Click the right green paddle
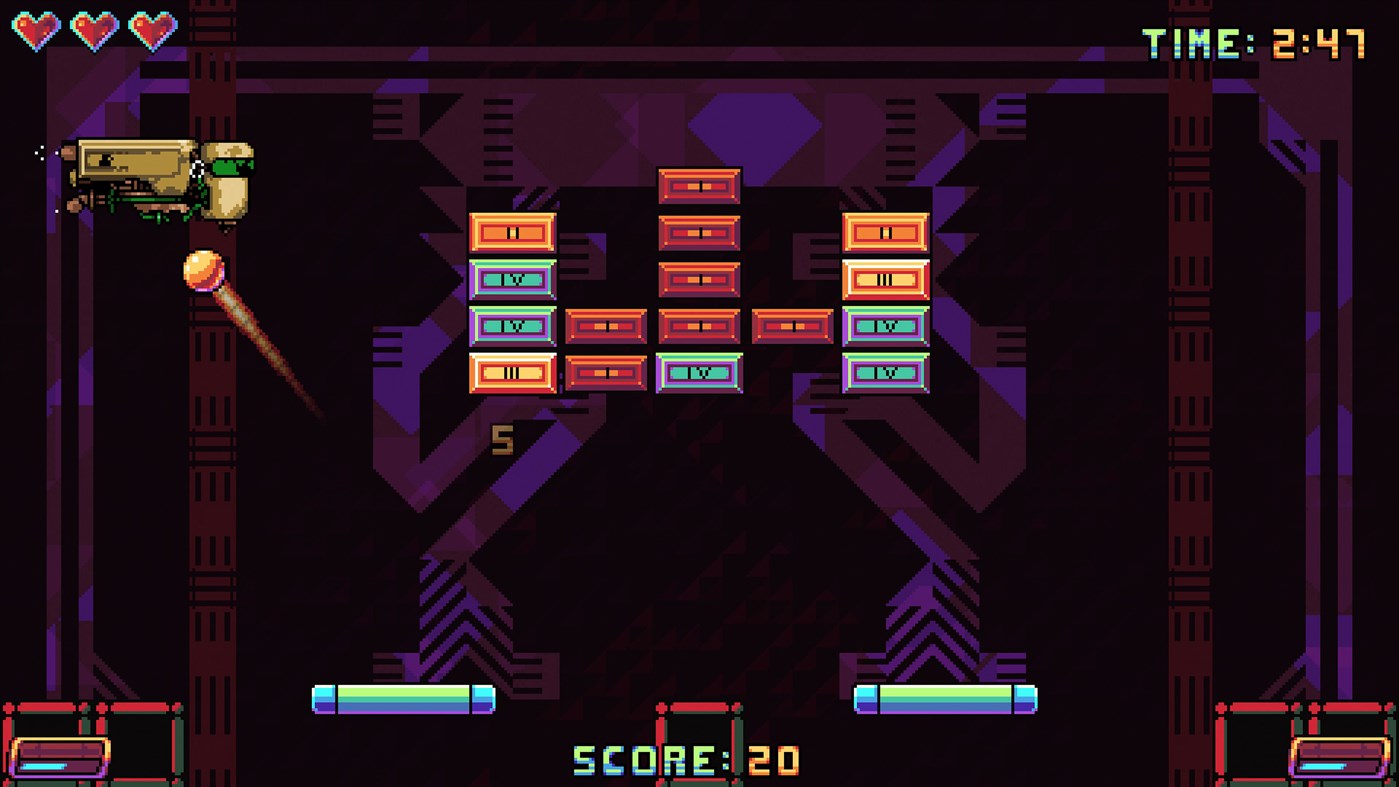Image resolution: width=1399 pixels, height=787 pixels. [945, 700]
